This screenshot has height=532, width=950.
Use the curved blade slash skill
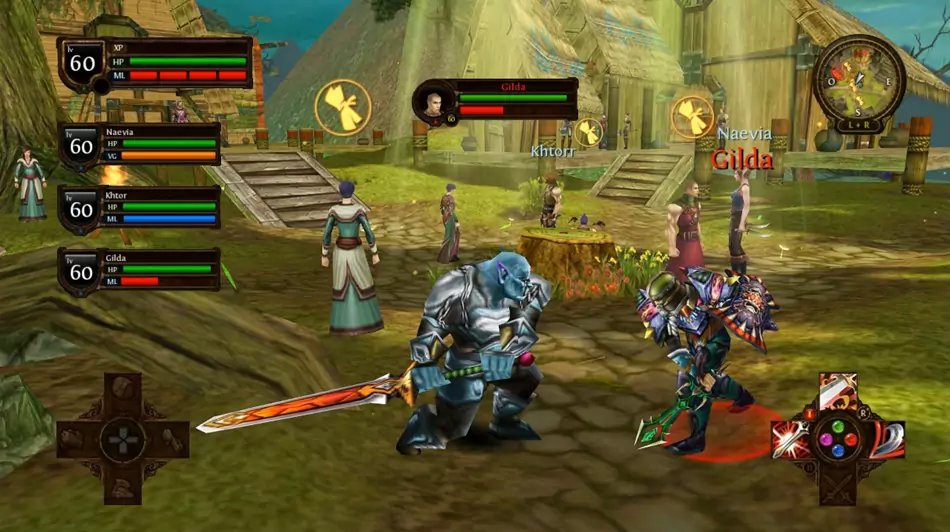[886, 439]
